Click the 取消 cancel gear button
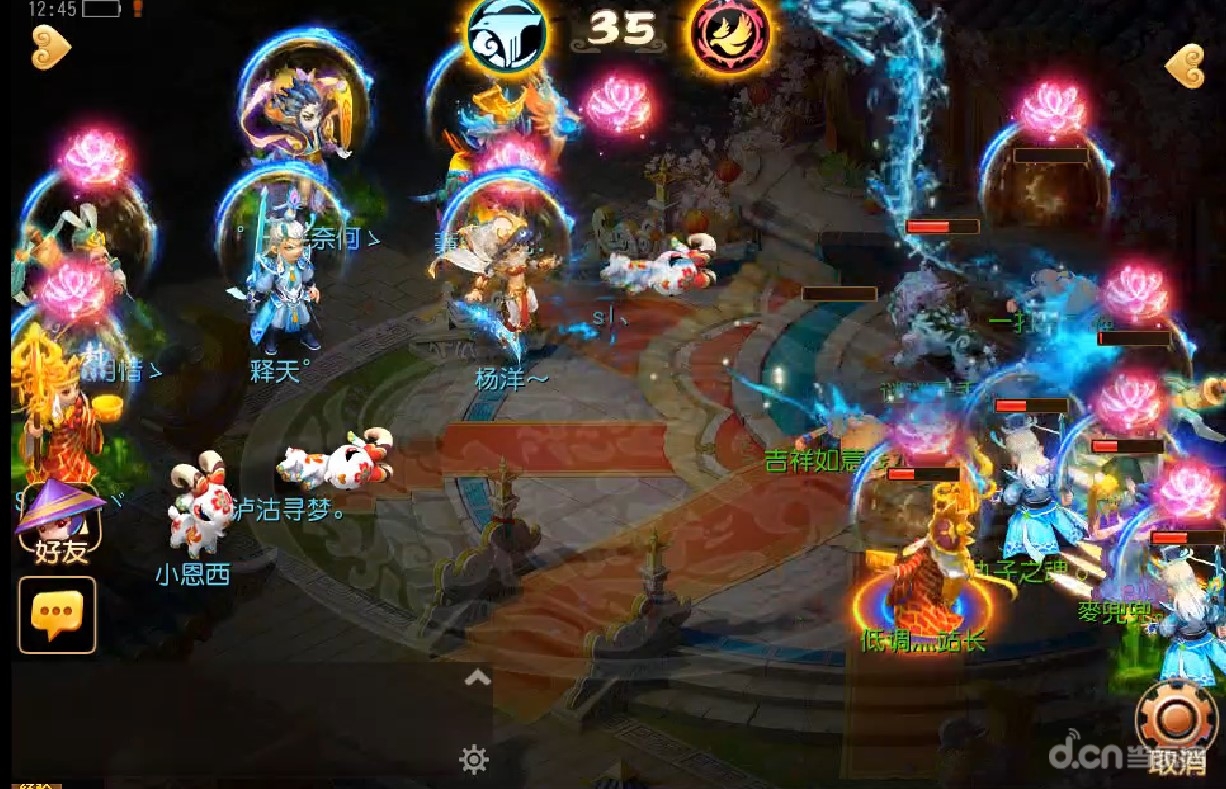The image size is (1226, 789). 1176,723
